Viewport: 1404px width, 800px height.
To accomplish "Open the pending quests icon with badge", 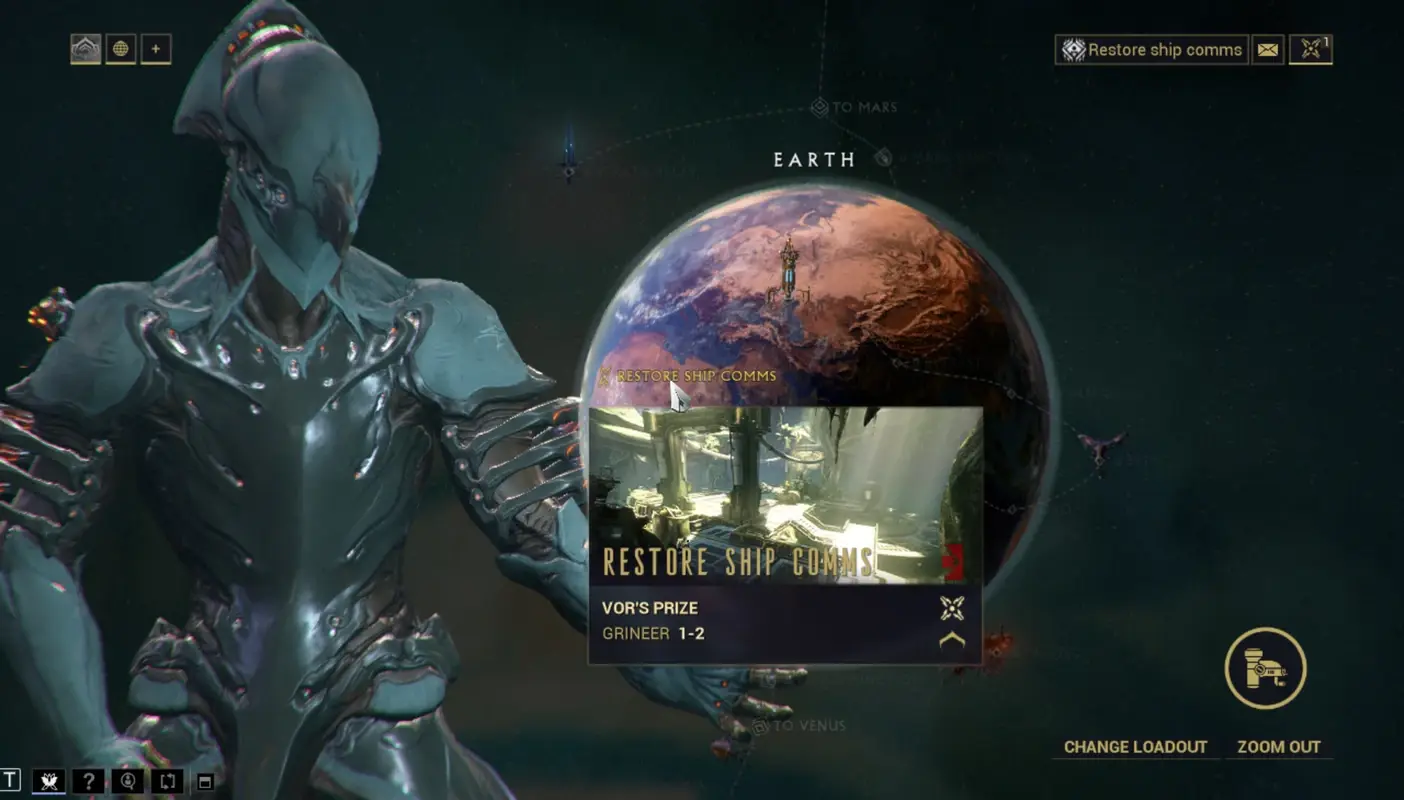I will (x=1311, y=50).
